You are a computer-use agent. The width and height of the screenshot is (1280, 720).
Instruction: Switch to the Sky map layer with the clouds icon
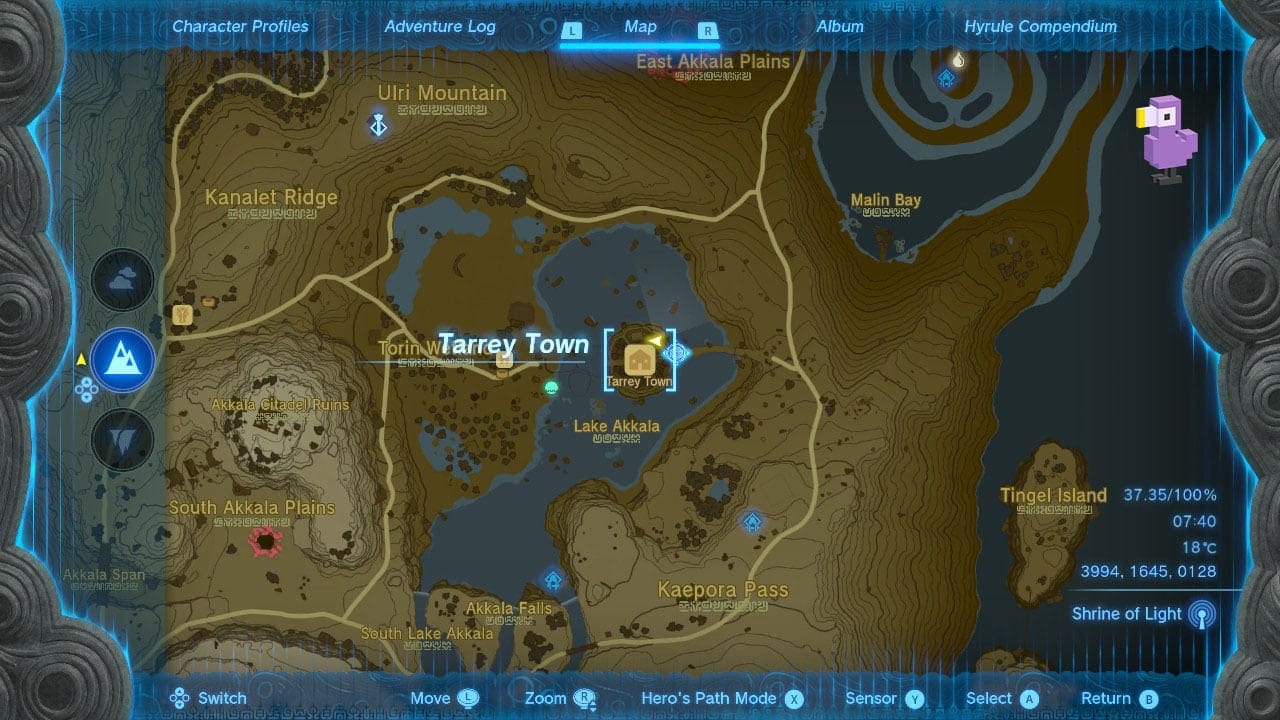(122, 280)
